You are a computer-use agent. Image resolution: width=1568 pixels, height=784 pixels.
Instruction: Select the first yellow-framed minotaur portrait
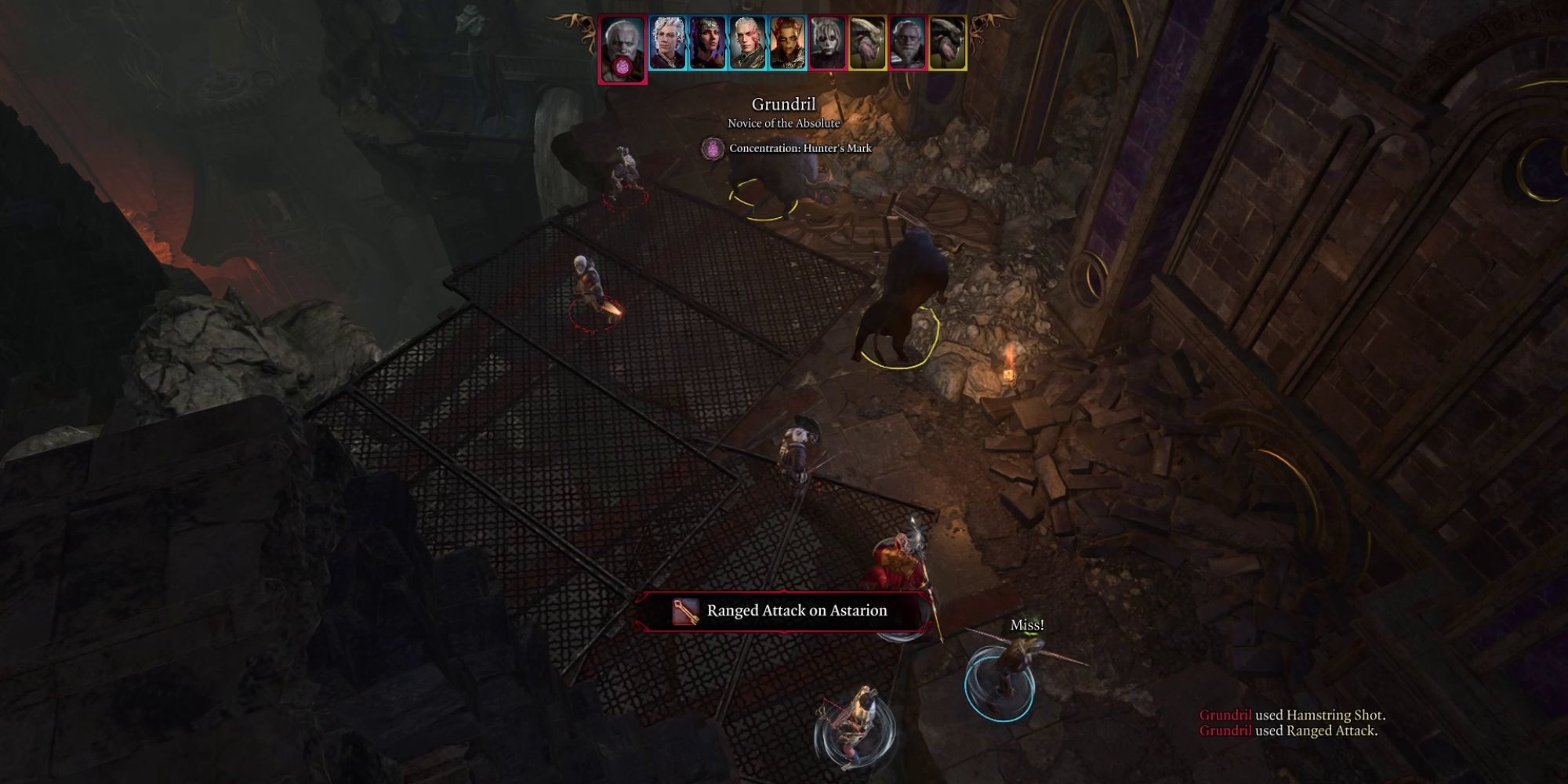point(865,43)
